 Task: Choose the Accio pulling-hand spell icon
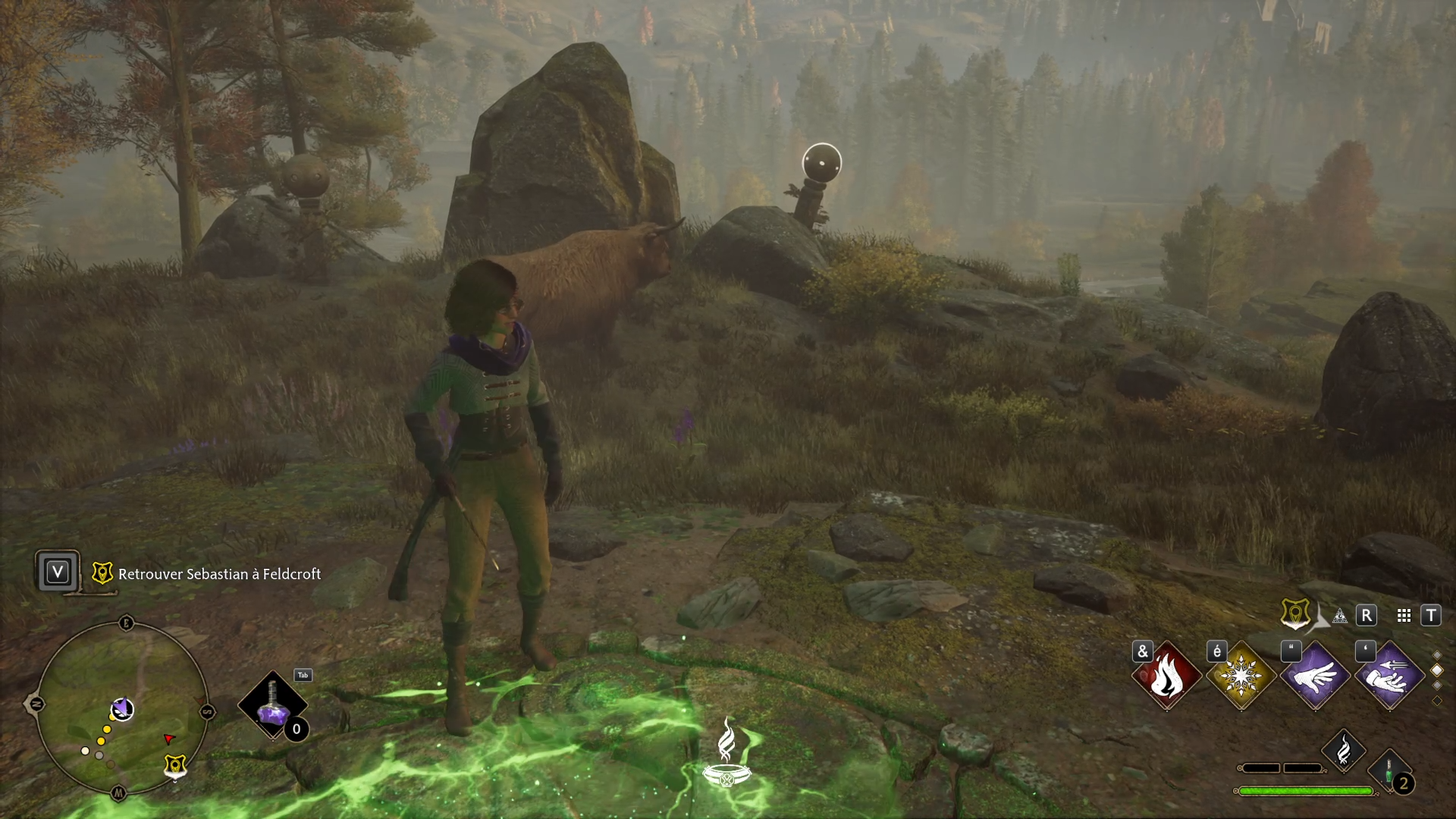pos(1389,675)
